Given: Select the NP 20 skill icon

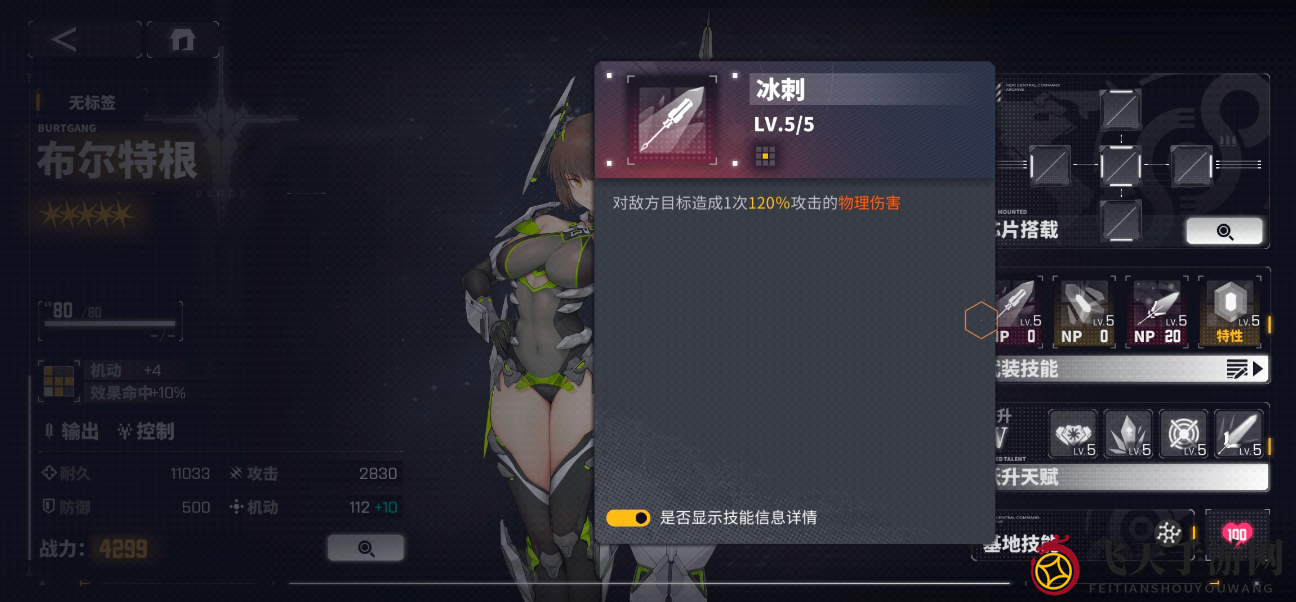Looking at the screenshot, I should tap(1157, 314).
